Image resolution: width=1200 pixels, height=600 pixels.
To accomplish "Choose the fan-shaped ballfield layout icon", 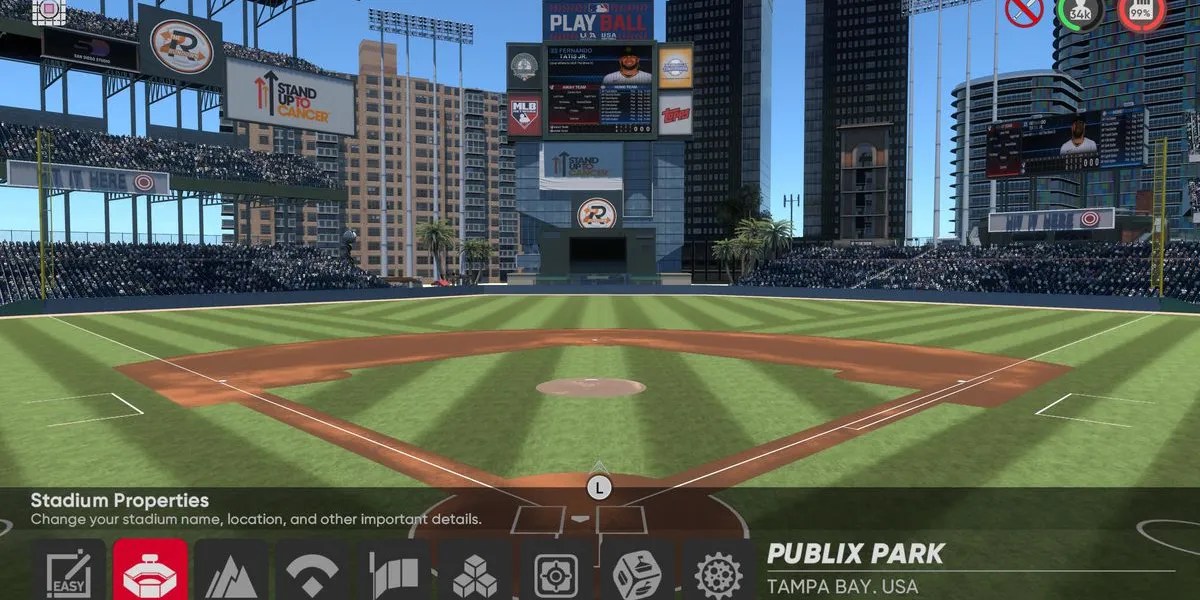I will click(312, 574).
